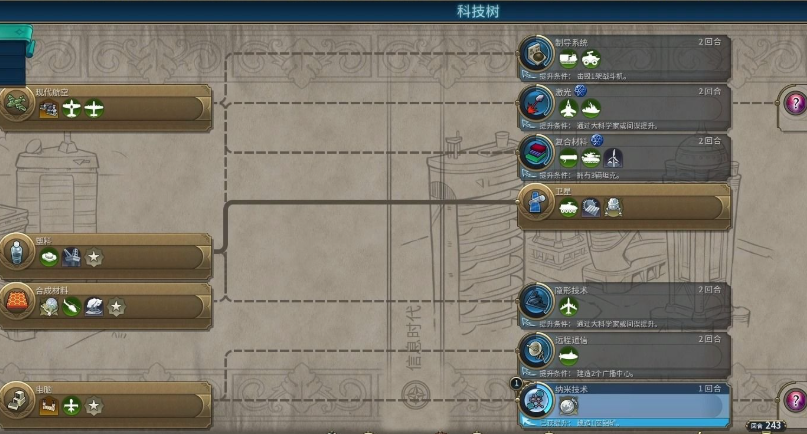Click the stealth aircraft icon under 隐形技术
The width and height of the screenshot is (807, 434).
[569, 305]
